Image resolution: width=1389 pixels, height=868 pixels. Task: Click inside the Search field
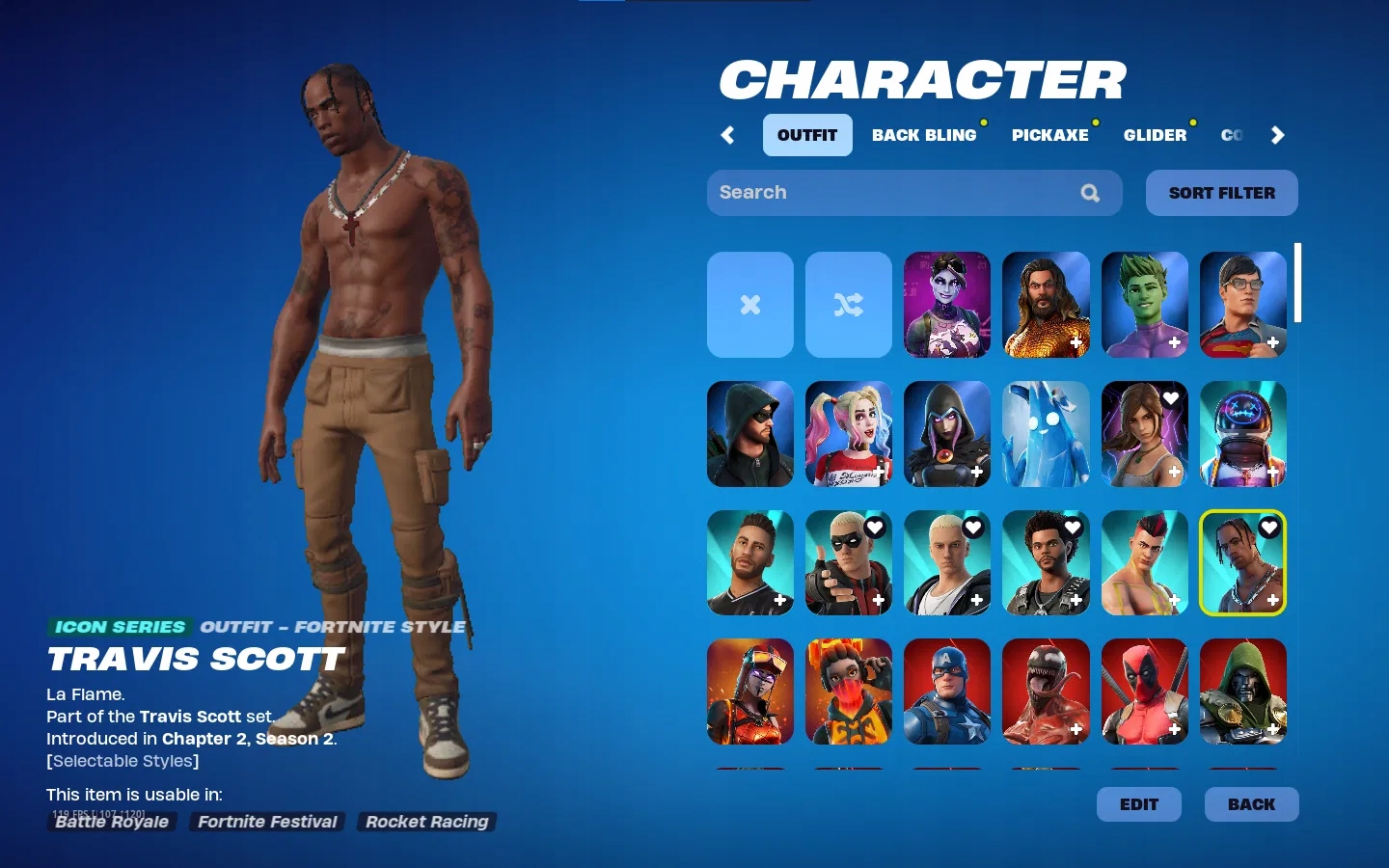tap(868, 193)
